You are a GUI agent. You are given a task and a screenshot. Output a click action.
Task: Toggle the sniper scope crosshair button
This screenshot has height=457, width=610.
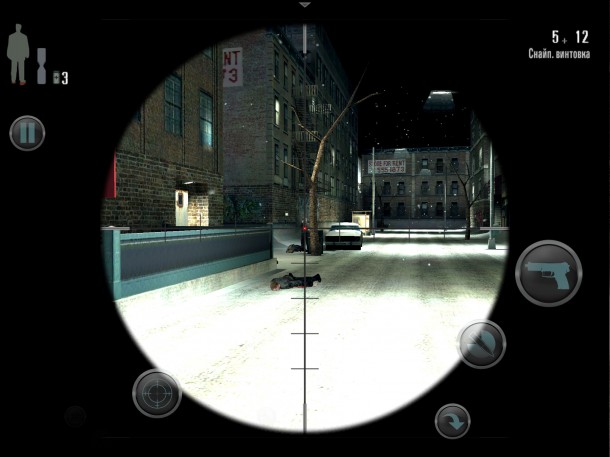click(156, 393)
